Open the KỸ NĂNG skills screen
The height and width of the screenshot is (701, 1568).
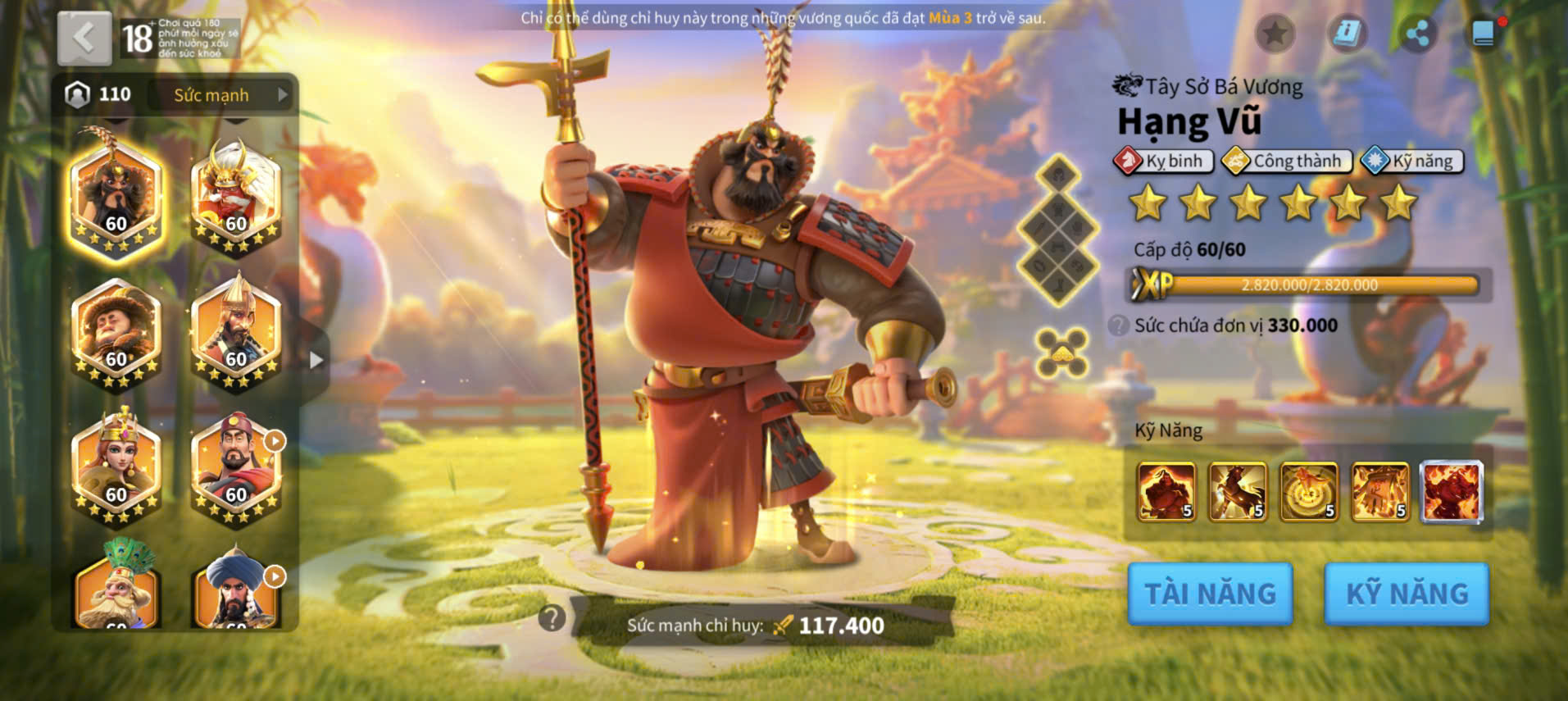[1407, 594]
